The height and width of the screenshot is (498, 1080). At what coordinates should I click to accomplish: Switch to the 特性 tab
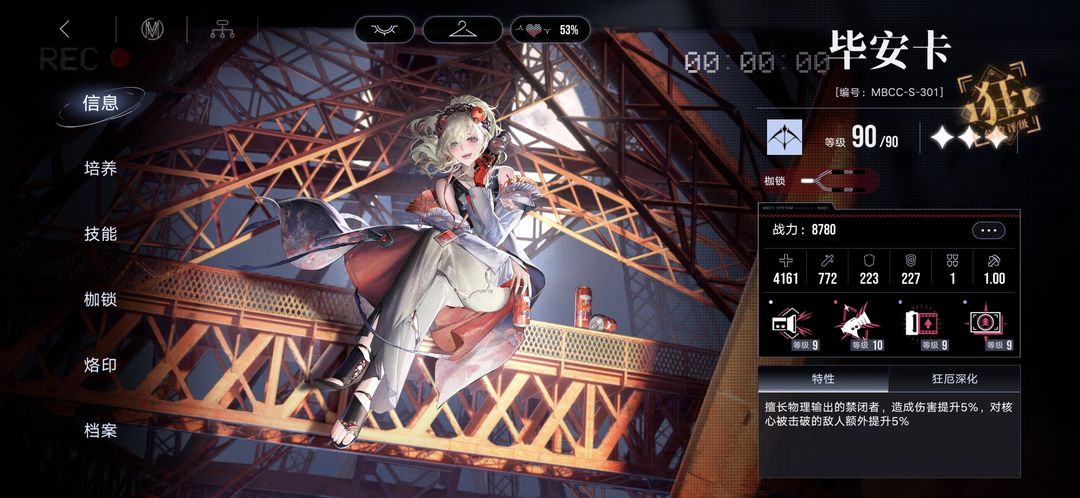click(823, 379)
